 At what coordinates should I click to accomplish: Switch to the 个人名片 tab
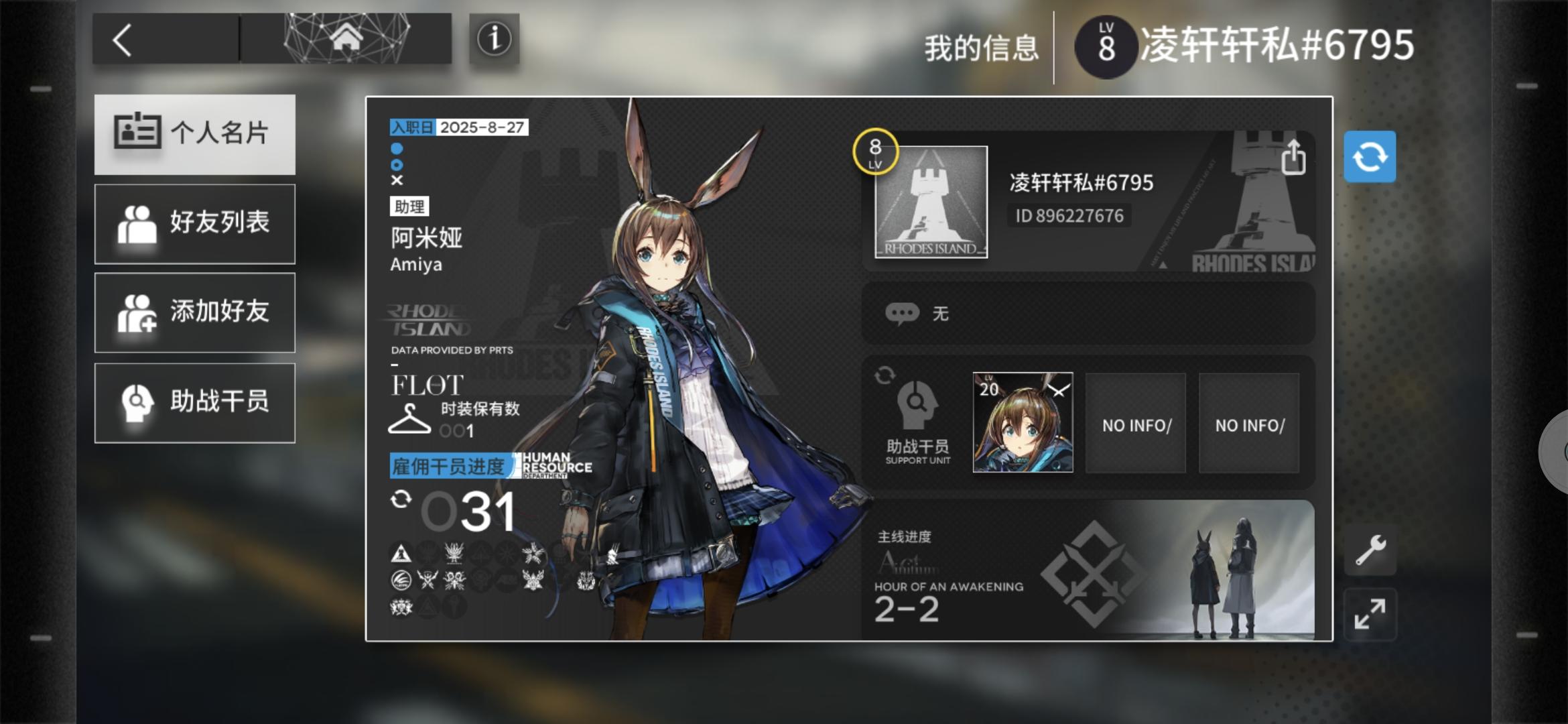[x=195, y=134]
